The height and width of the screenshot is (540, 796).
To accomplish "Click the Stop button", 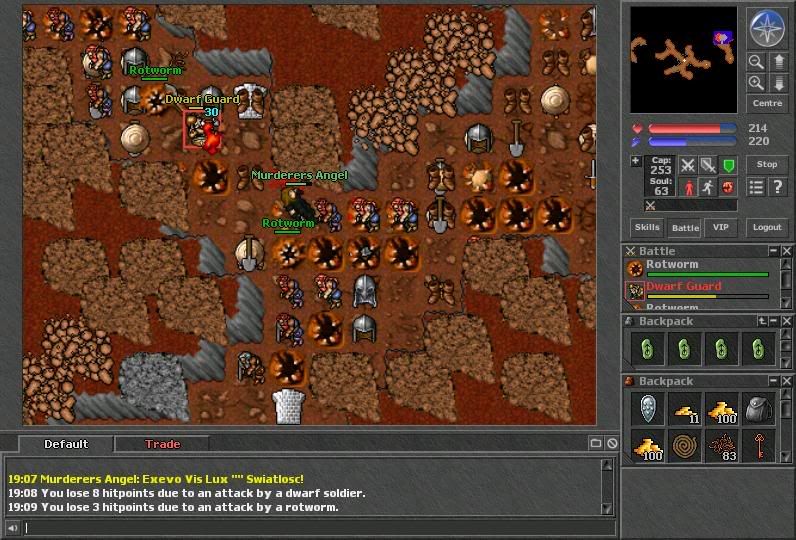I will [766, 165].
